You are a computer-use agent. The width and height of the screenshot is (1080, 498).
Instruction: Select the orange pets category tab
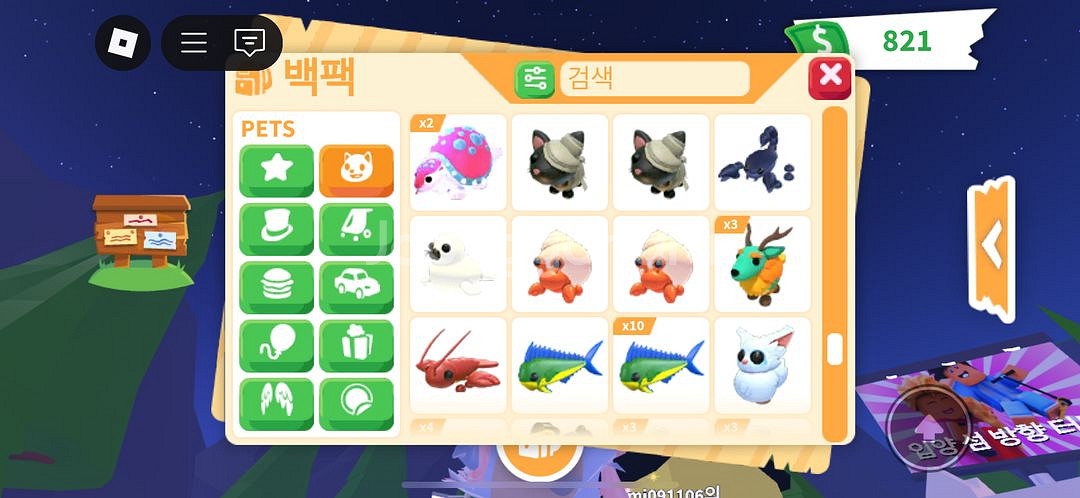pos(356,170)
